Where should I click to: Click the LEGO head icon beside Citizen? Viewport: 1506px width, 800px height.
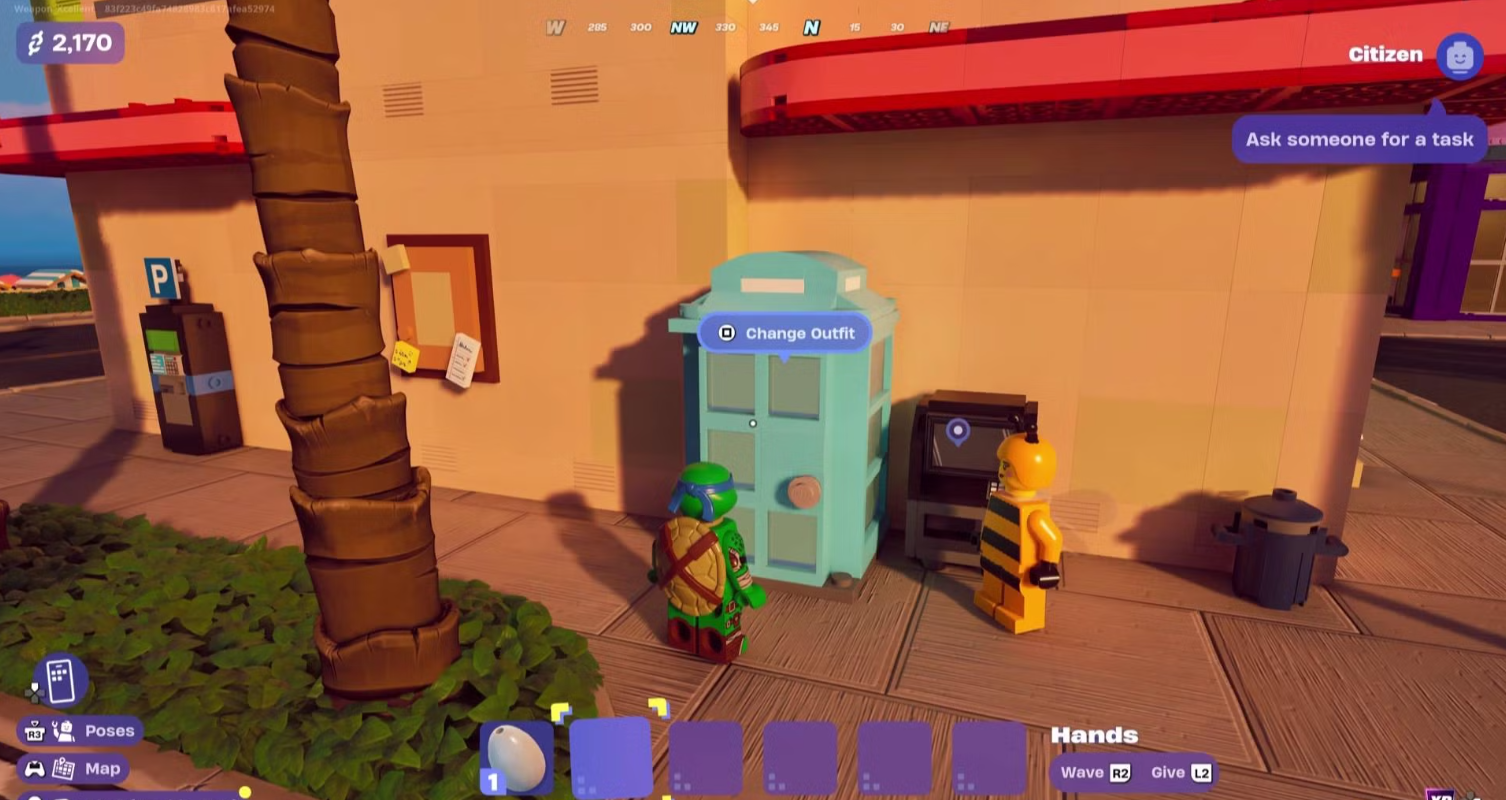[x=1460, y=56]
